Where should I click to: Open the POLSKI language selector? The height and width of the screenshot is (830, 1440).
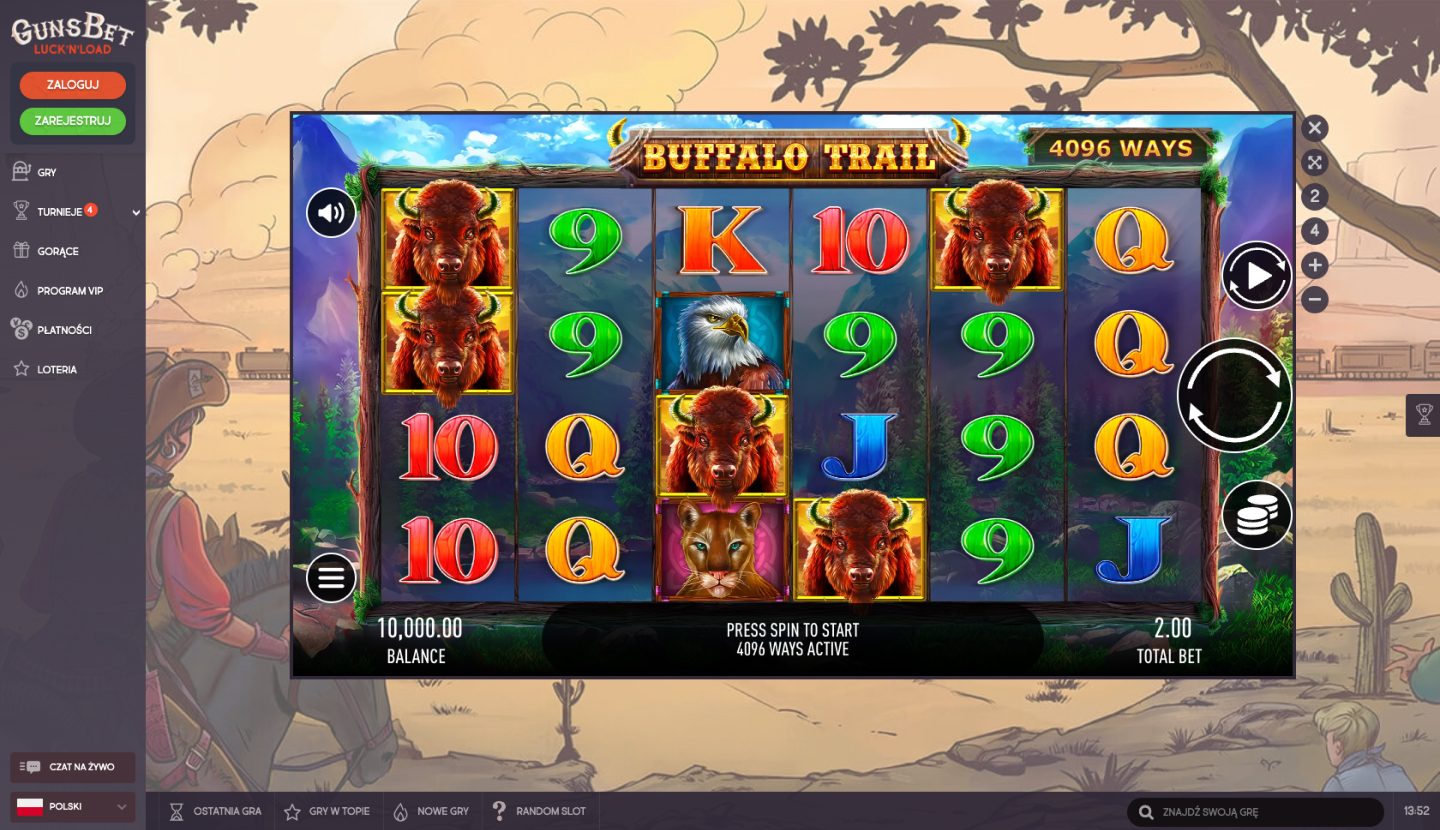pyautogui.click(x=70, y=805)
